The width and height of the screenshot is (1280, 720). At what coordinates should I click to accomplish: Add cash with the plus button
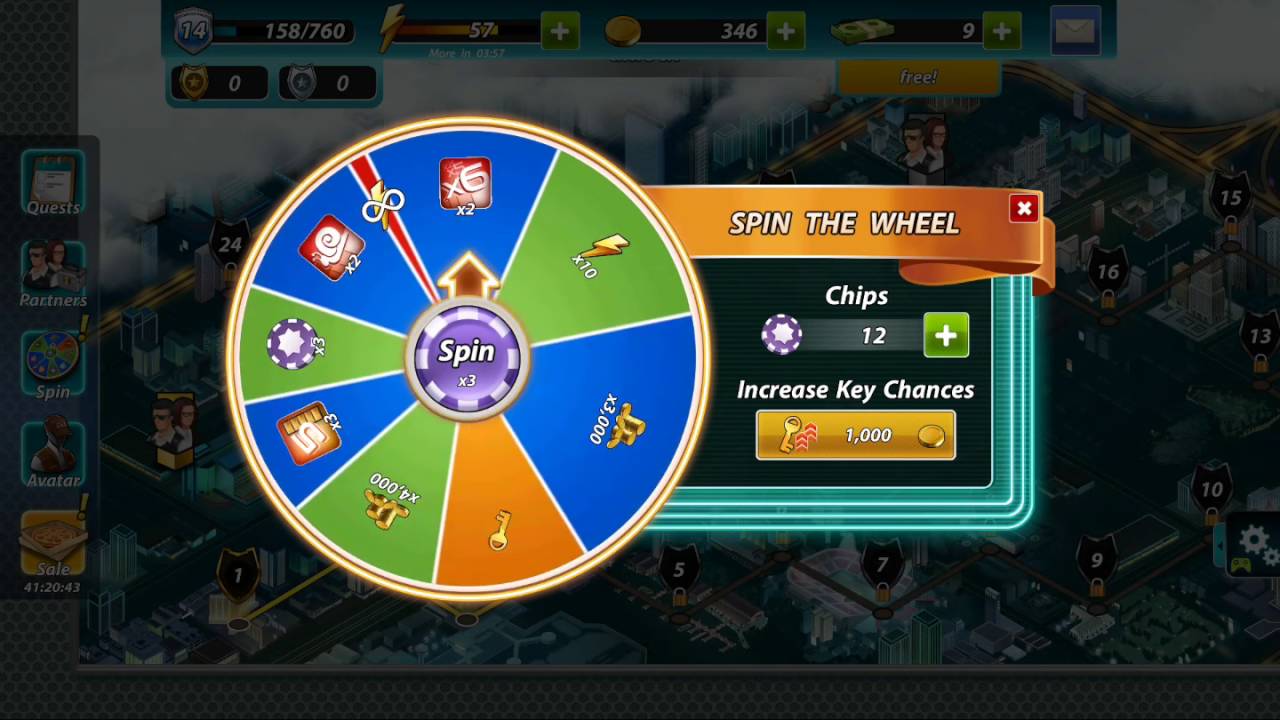click(1001, 31)
